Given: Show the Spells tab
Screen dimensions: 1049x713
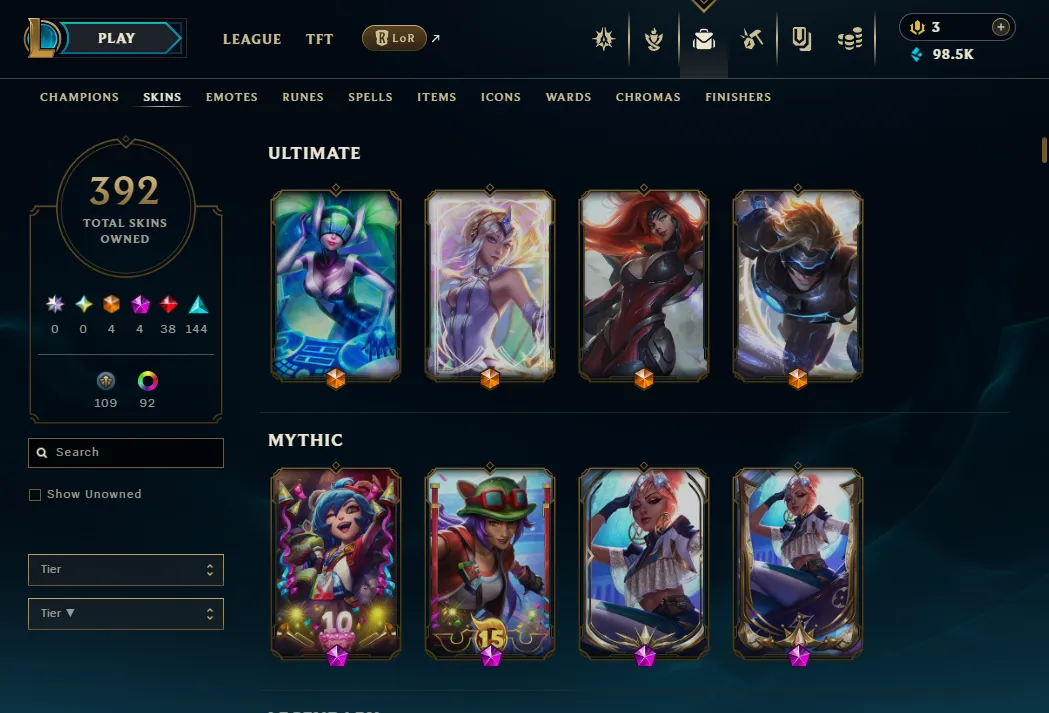Looking at the screenshot, I should click(370, 97).
